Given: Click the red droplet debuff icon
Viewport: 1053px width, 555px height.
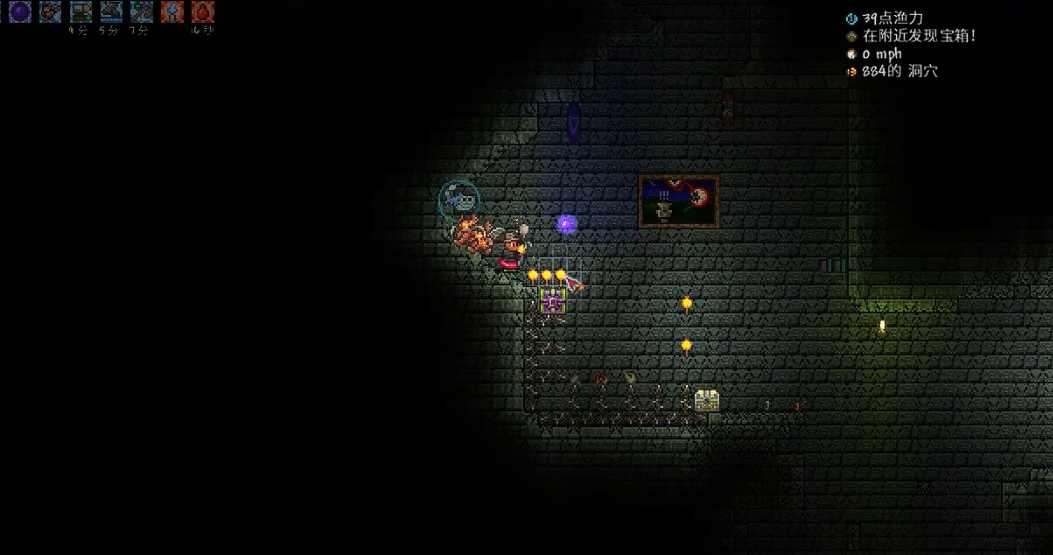Looking at the screenshot, I should tap(202, 12).
